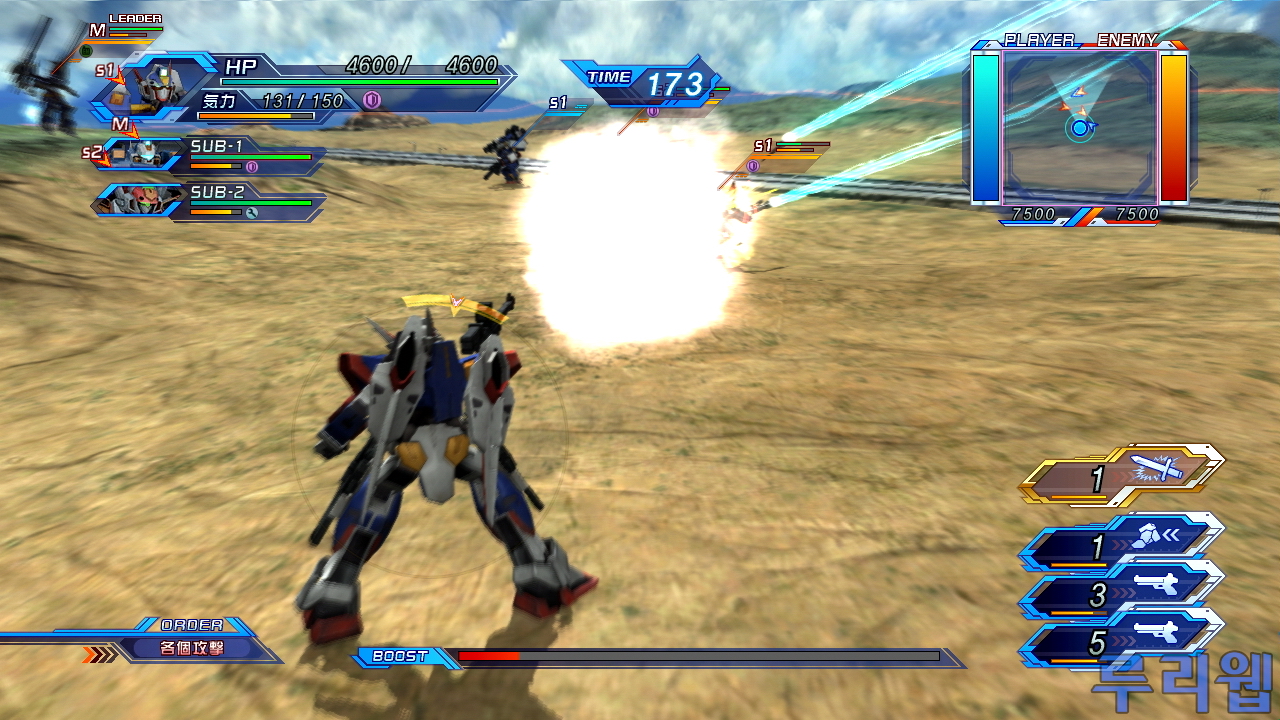The width and height of the screenshot is (1280, 720).
Task: Select the SUB-1 squad member portrait
Action: coord(133,154)
